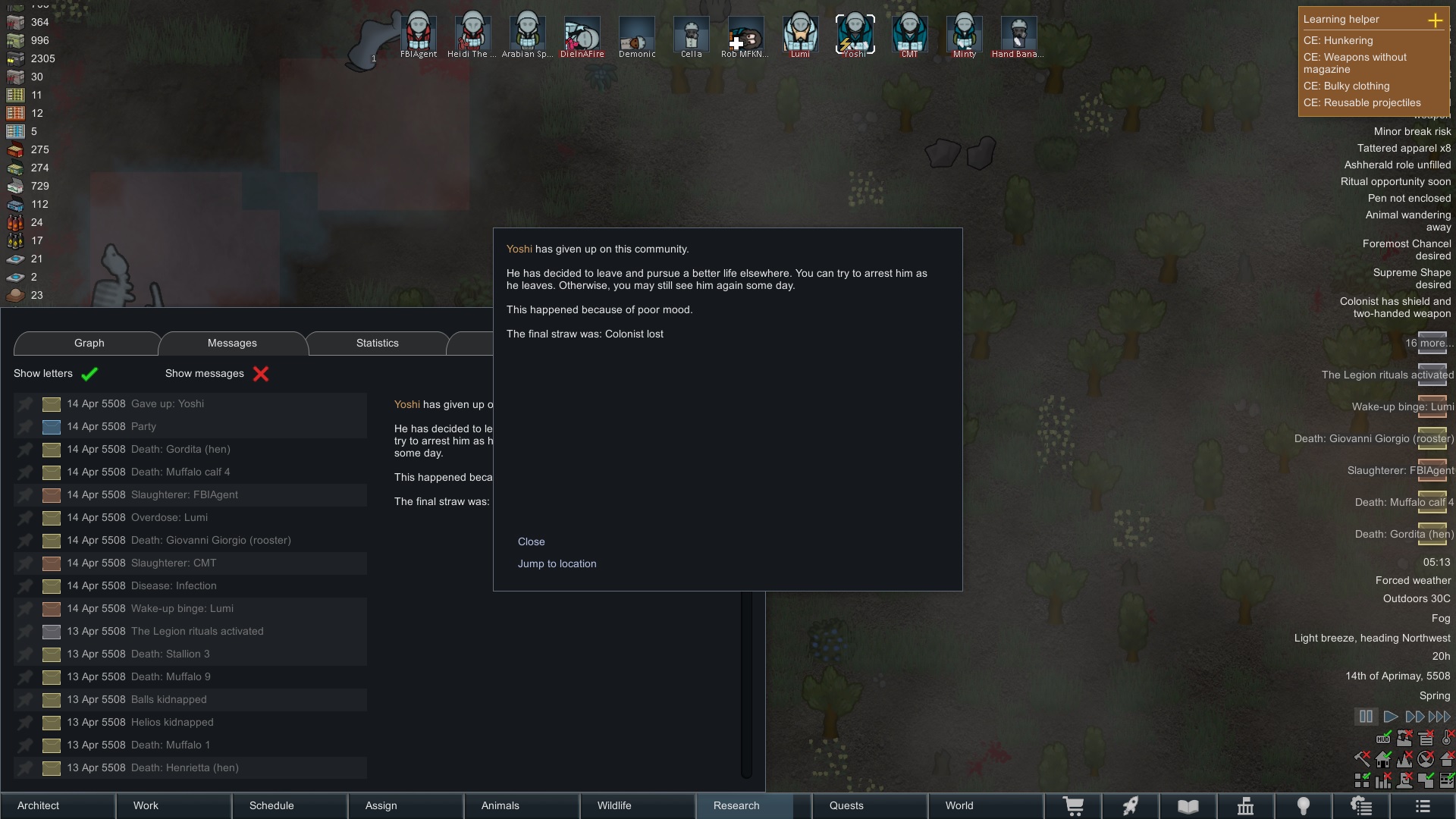
Task: Select colonist FBIAgent portrait
Action: tap(419, 34)
